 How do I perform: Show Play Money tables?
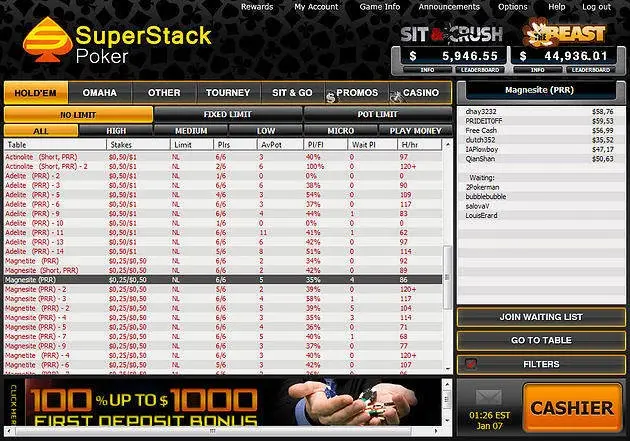coord(415,131)
